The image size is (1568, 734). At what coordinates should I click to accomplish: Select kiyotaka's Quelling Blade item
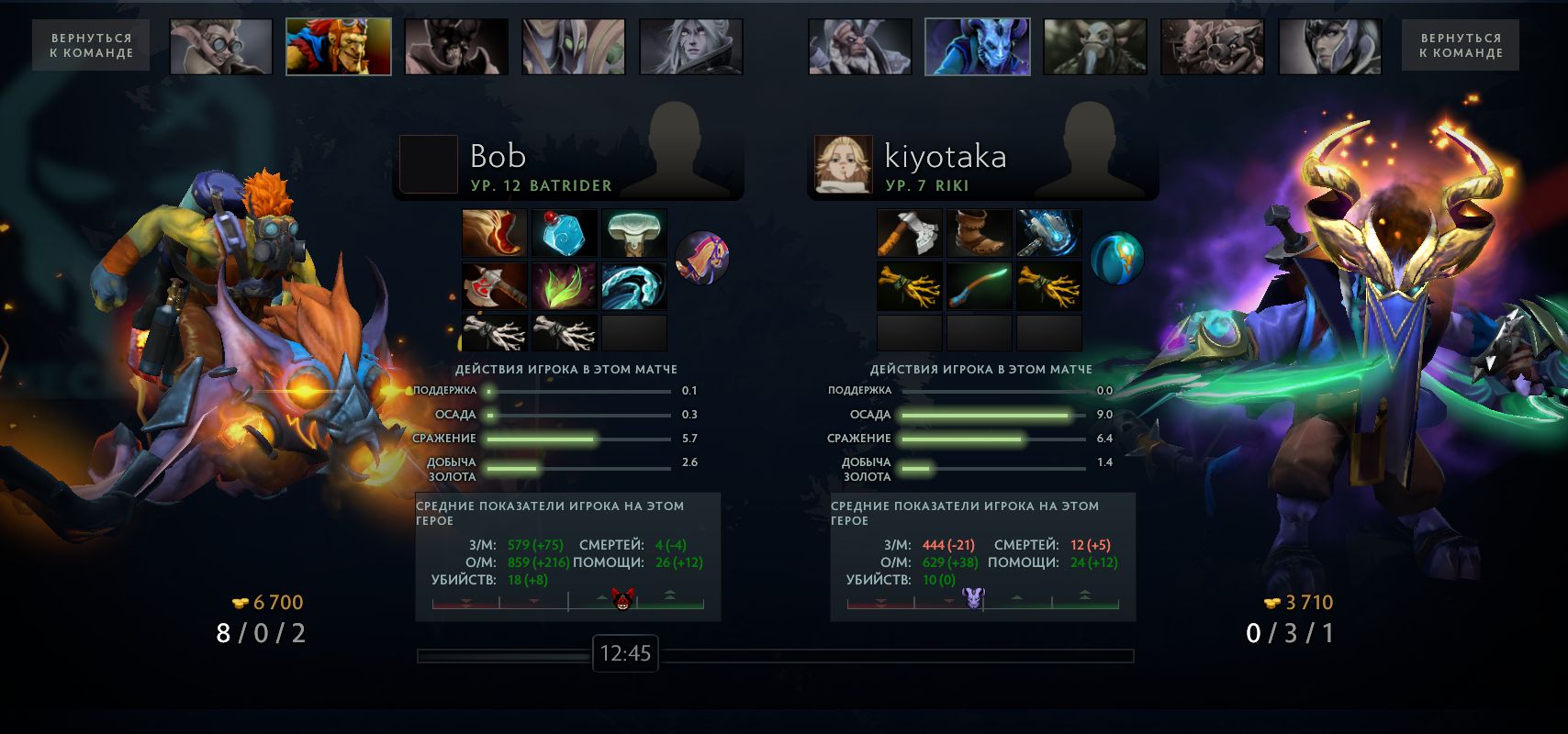909,233
